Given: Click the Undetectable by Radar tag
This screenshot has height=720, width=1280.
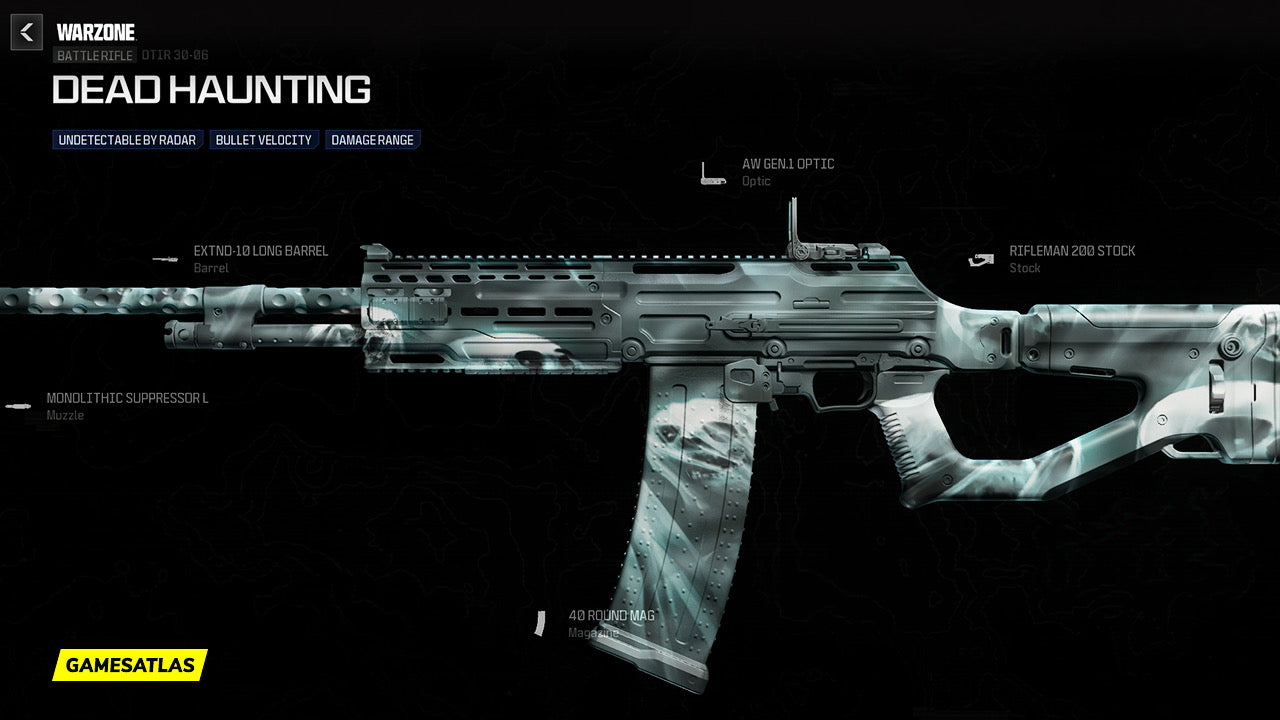Looking at the screenshot, I should pyautogui.click(x=127, y=140).
